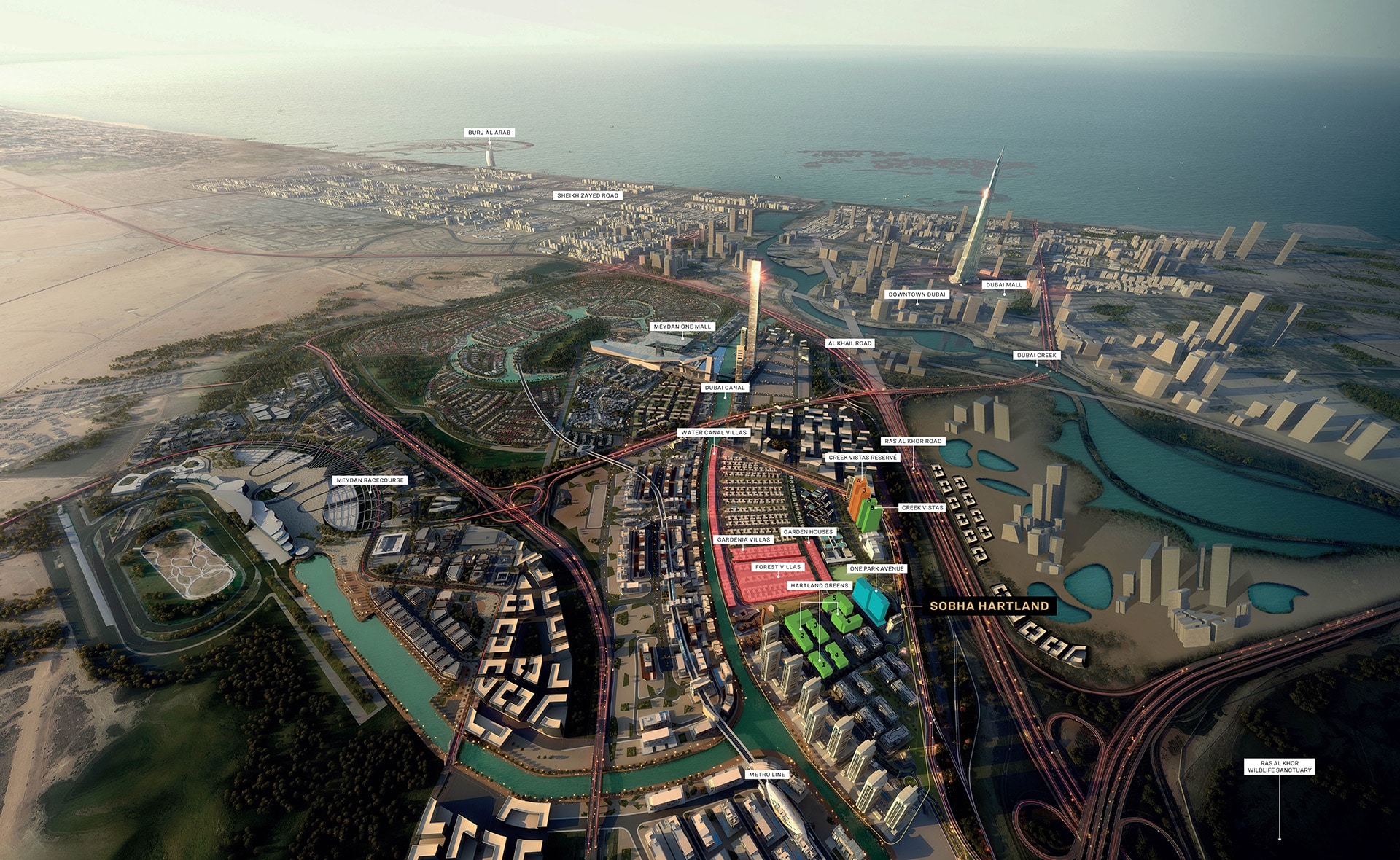Select the Sobha Hartland title label
This screenshot has width=1400, height=860.
click(x=989, y=606)
